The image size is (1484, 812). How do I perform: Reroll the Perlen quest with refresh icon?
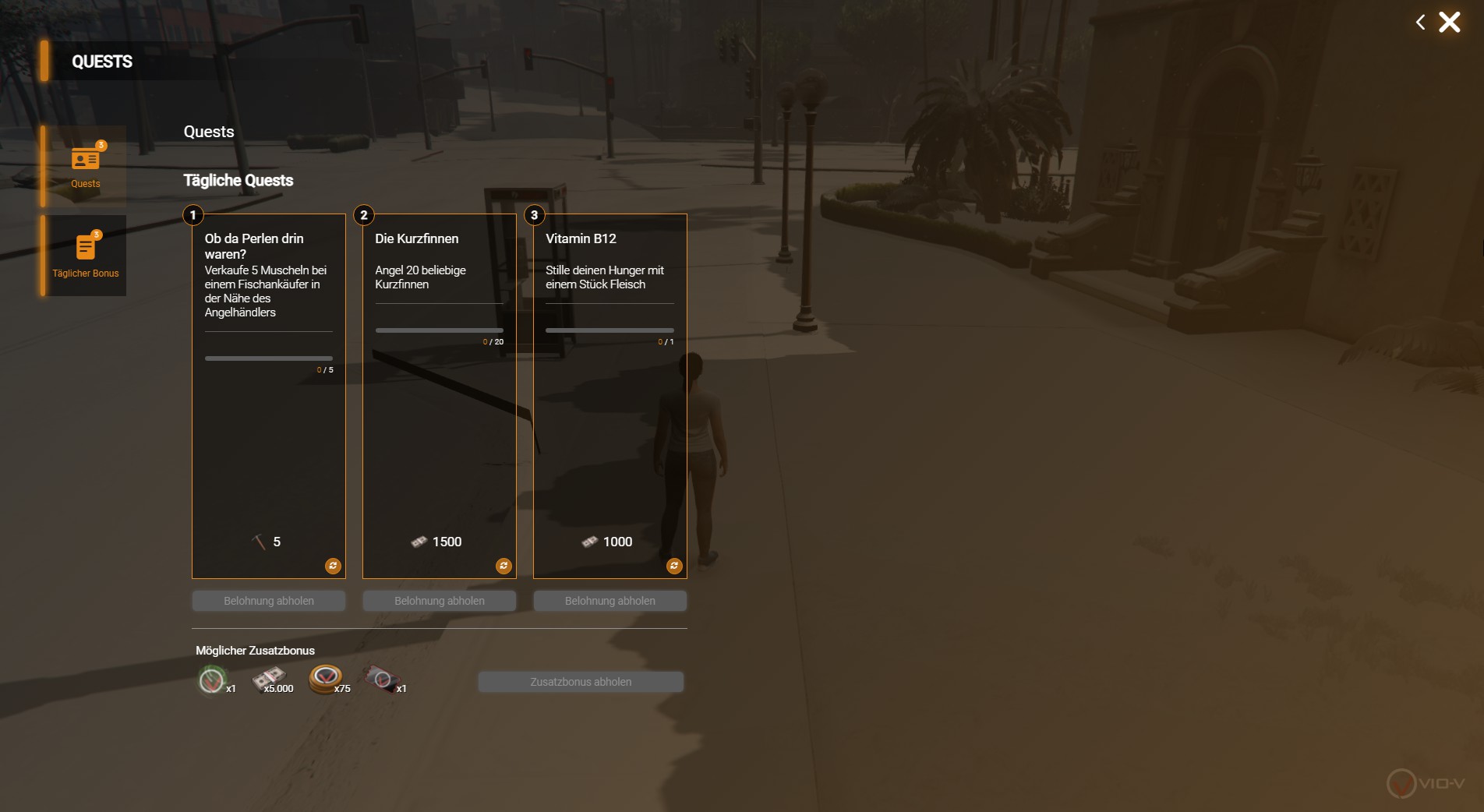click(333, 566)
